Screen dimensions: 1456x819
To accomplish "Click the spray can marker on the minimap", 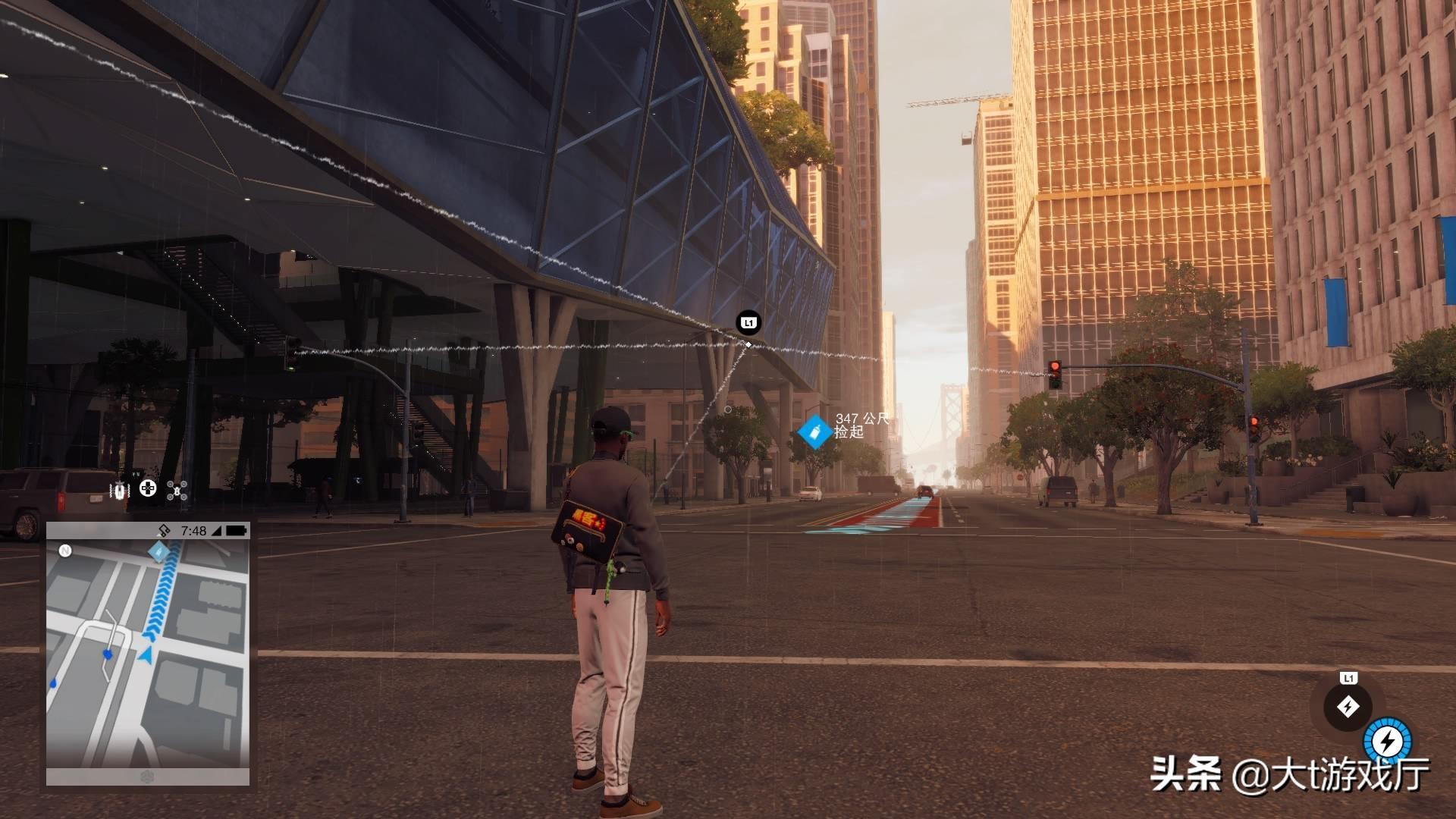I will [158, 551].
